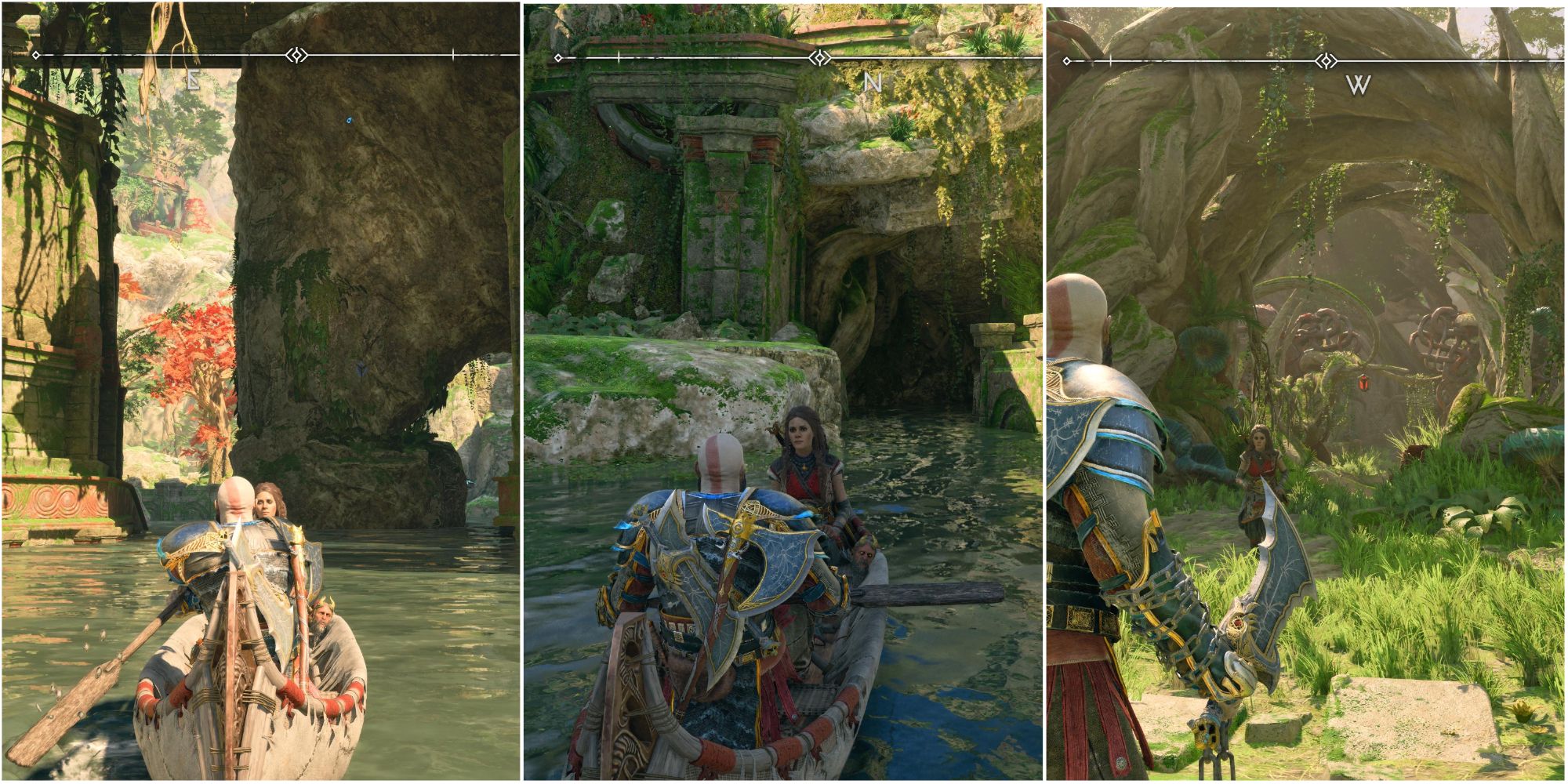Click the W letter on the right compass
This screenshot has height=784, width=1568.
pos(1357,84)
